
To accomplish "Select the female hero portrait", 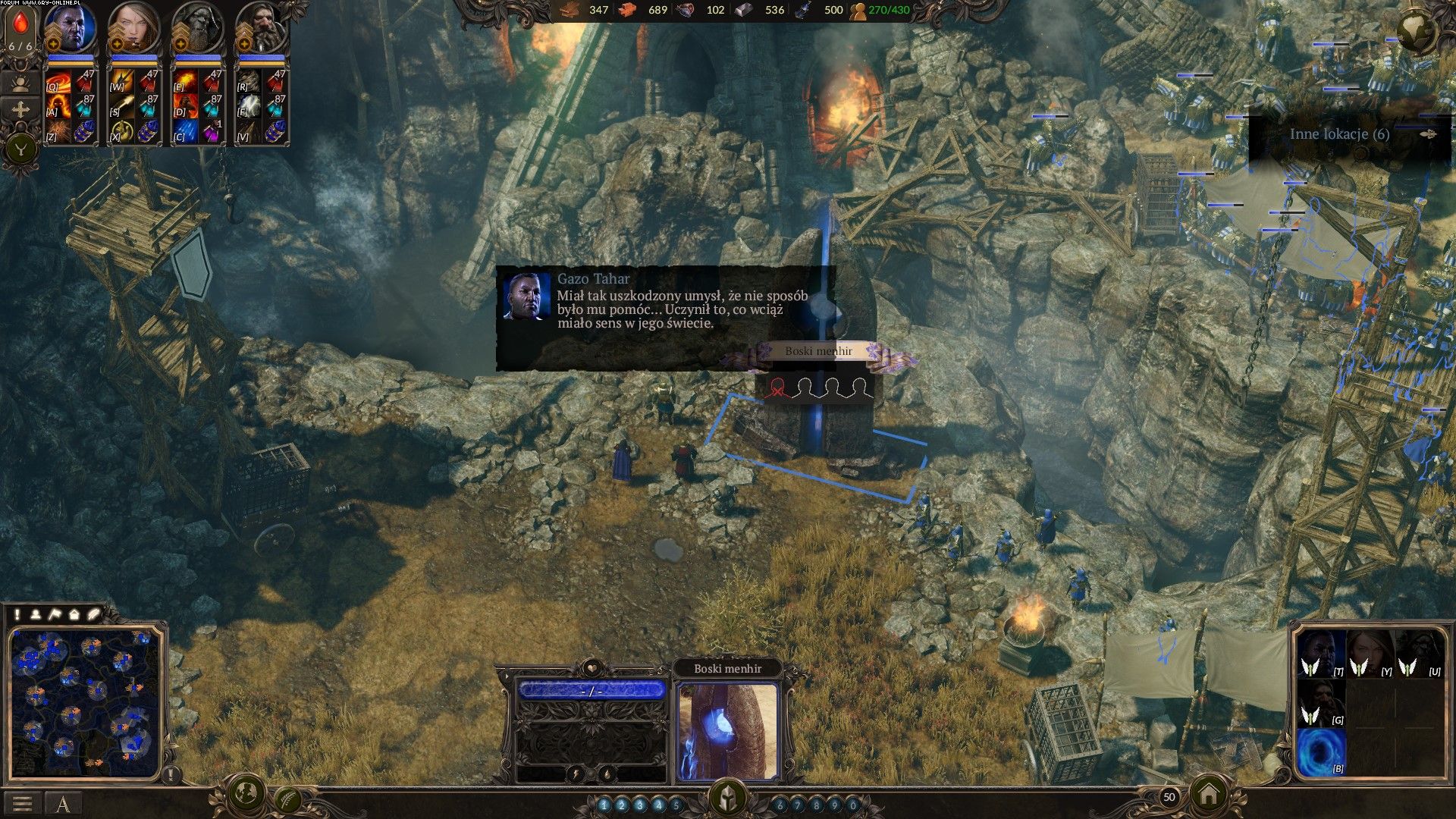I will pyautogui.click(x=135, y=28).
